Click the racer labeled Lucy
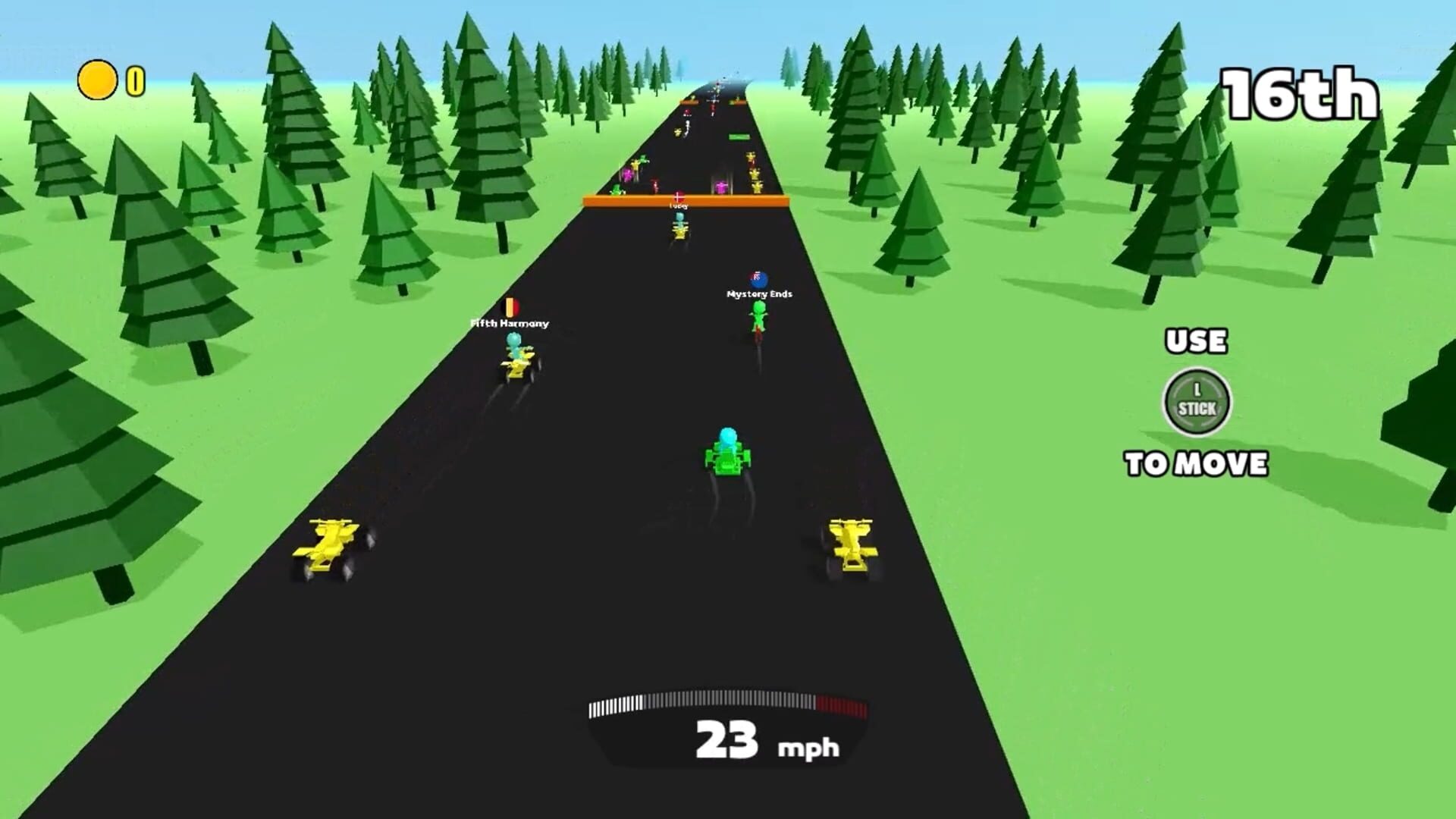Image resolution: width=1456 pixels, height=819 pixels. pyautogui.click(x=679, y=227)
